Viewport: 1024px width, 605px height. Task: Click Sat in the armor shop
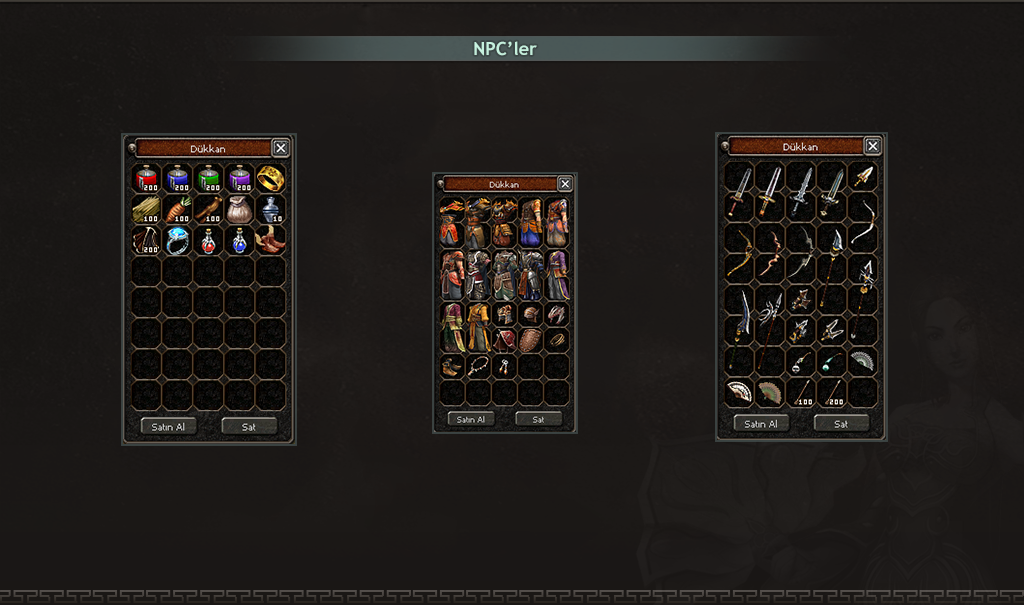point(538,419)
